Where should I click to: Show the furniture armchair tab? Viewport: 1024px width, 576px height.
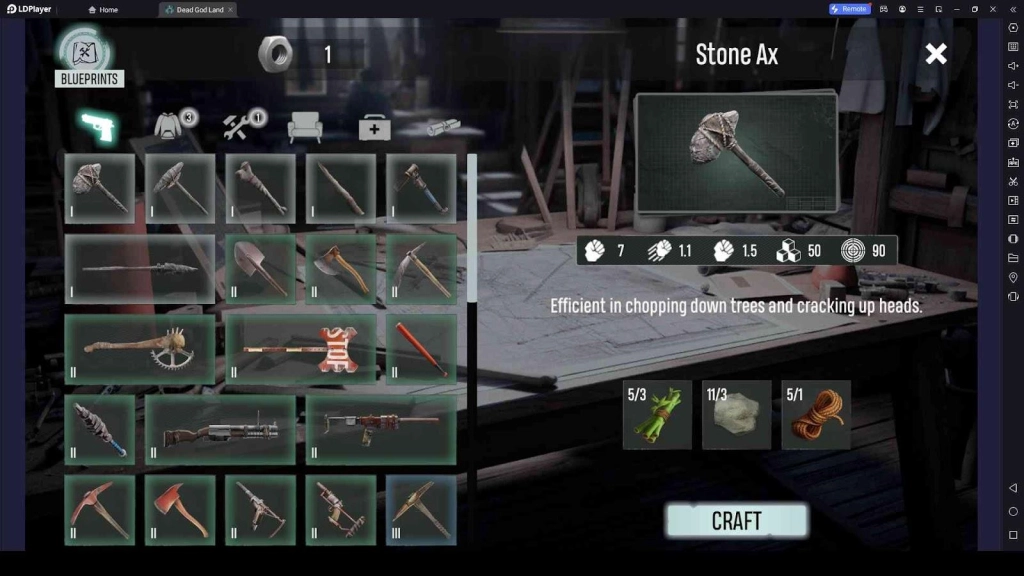[x=304, y=127]
